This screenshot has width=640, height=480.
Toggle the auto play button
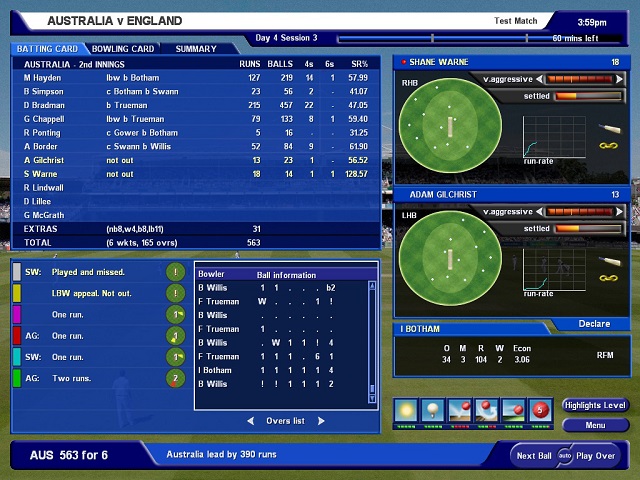[564, 456]
